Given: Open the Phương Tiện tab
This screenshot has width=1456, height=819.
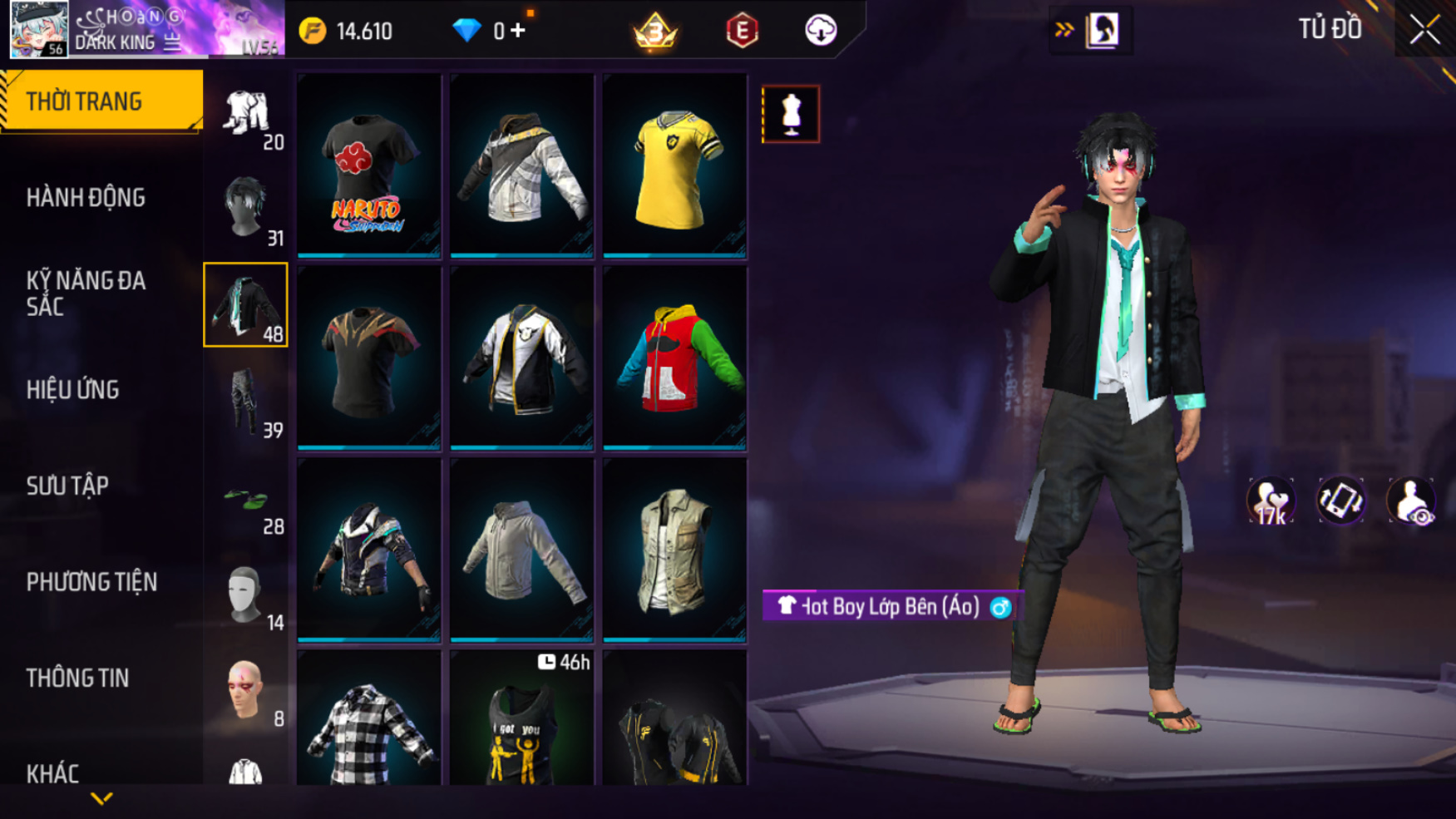Looking at the screenshot, I should [91, 582].
